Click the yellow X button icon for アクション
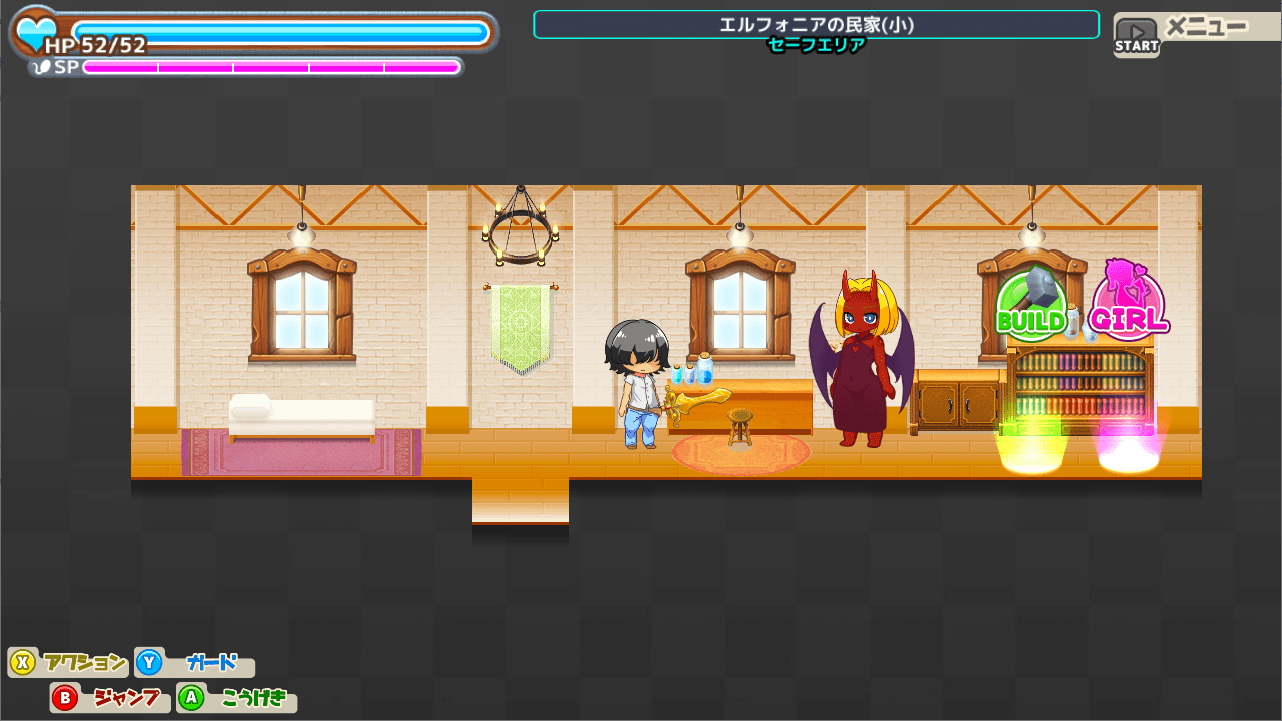 pyautogui.click(x=23, y=662)
